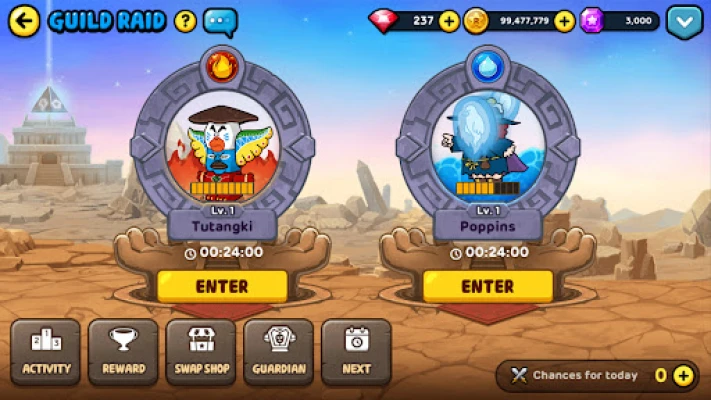Viewport: 711px width, 400px height.
Task: Select the Poppins boss portrait
Action: 488,150
